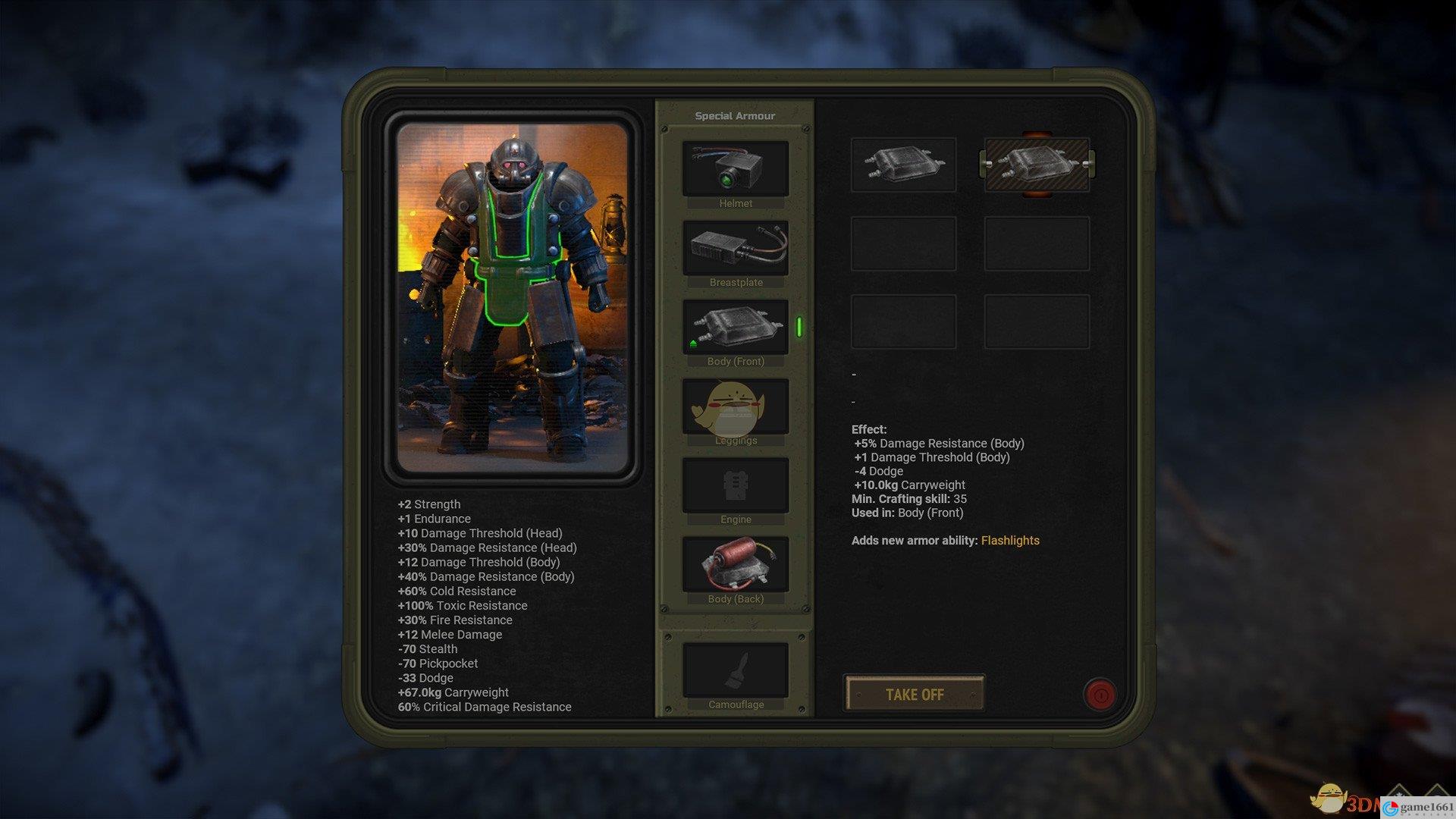
Task: Select the Leggings armour slot
Action: (735, 406)
